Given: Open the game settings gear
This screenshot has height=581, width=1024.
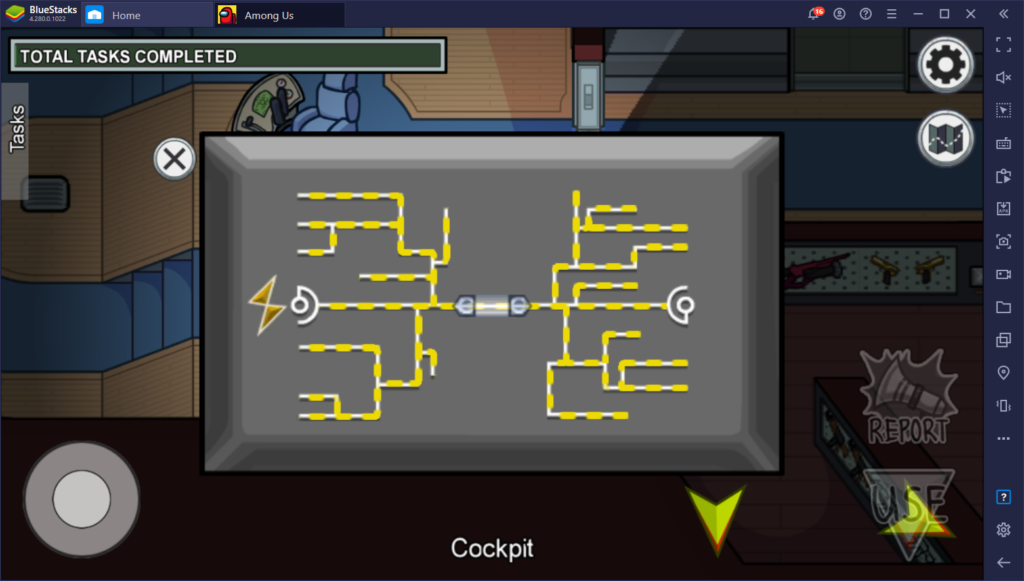Looking at the screenshot, I should point(944,65).
